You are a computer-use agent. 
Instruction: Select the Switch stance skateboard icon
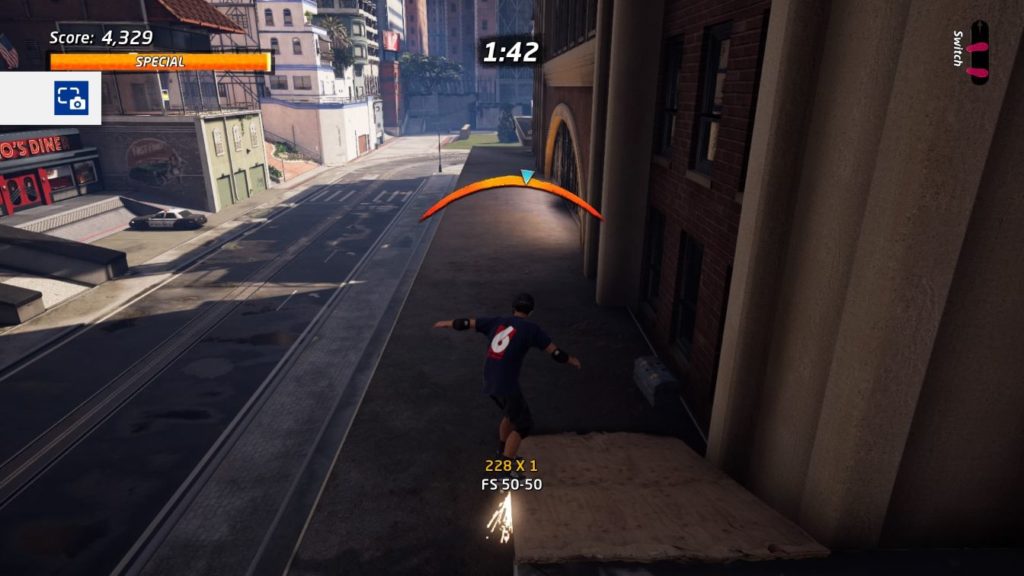click(979, 52)
